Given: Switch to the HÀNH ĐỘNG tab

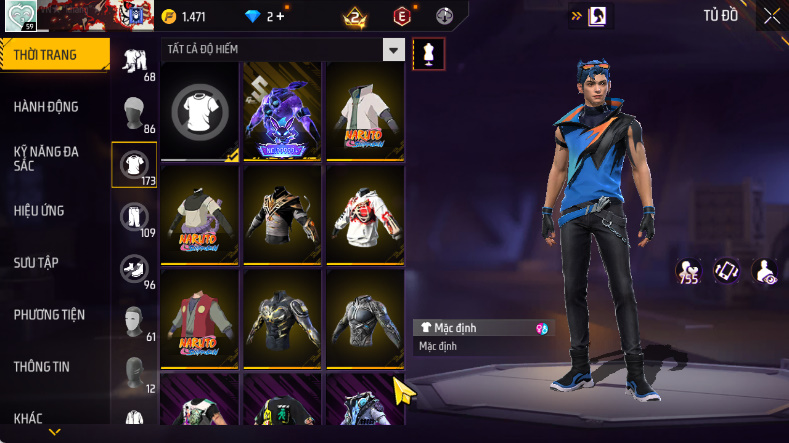Looking at the screenshot, I should pos(46,107).
